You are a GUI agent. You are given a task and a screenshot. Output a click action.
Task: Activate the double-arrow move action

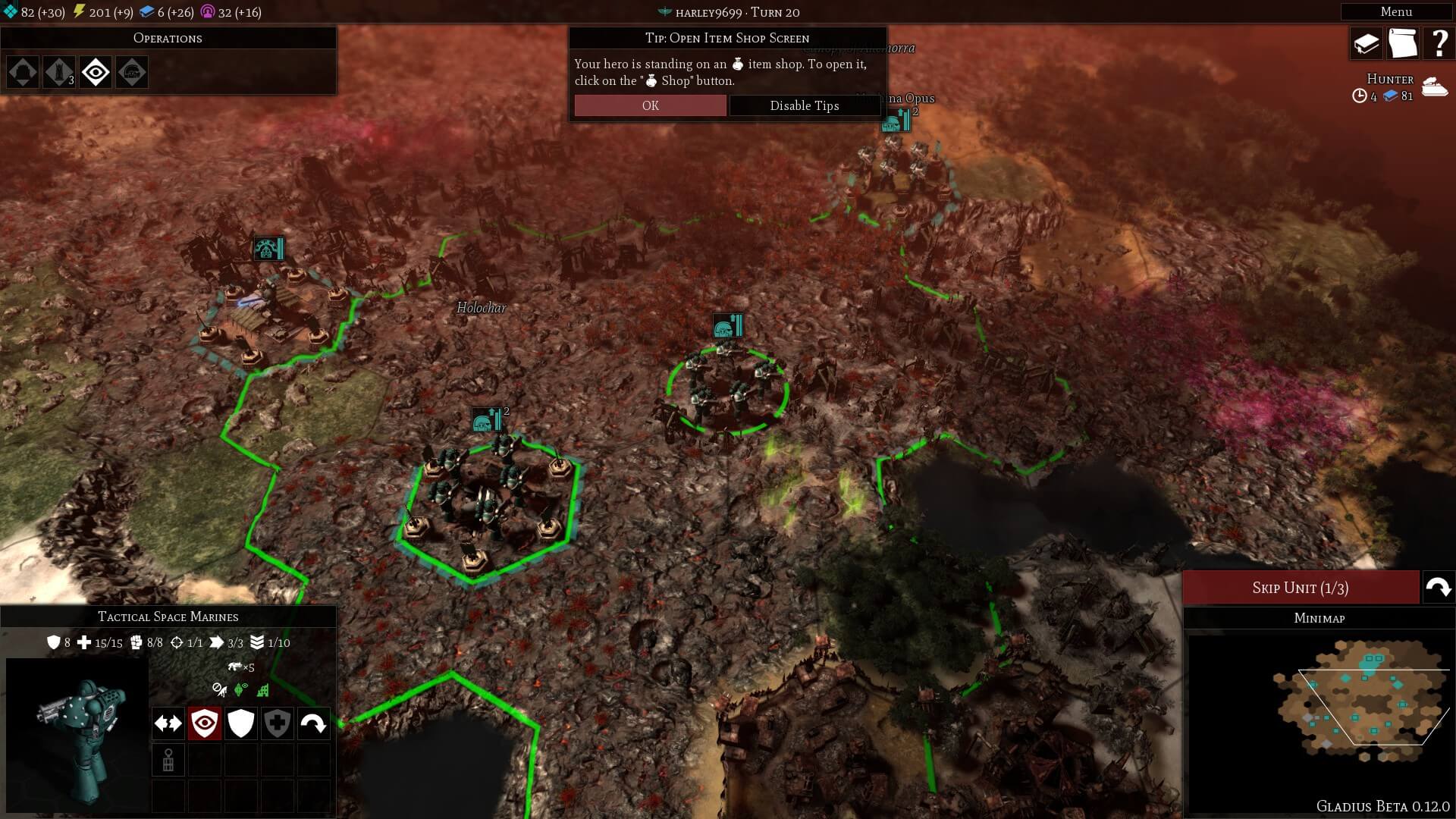coord(168,723)
